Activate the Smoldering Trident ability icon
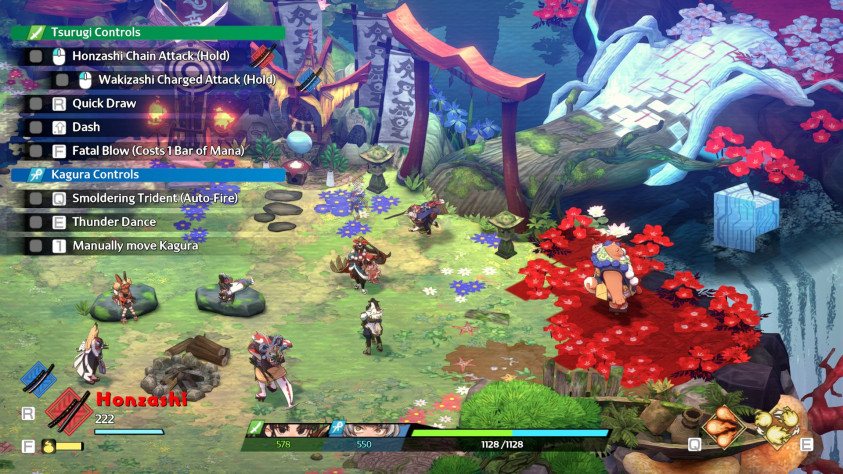Viewport: 843px width, 474px height. (x=722, y=429)
